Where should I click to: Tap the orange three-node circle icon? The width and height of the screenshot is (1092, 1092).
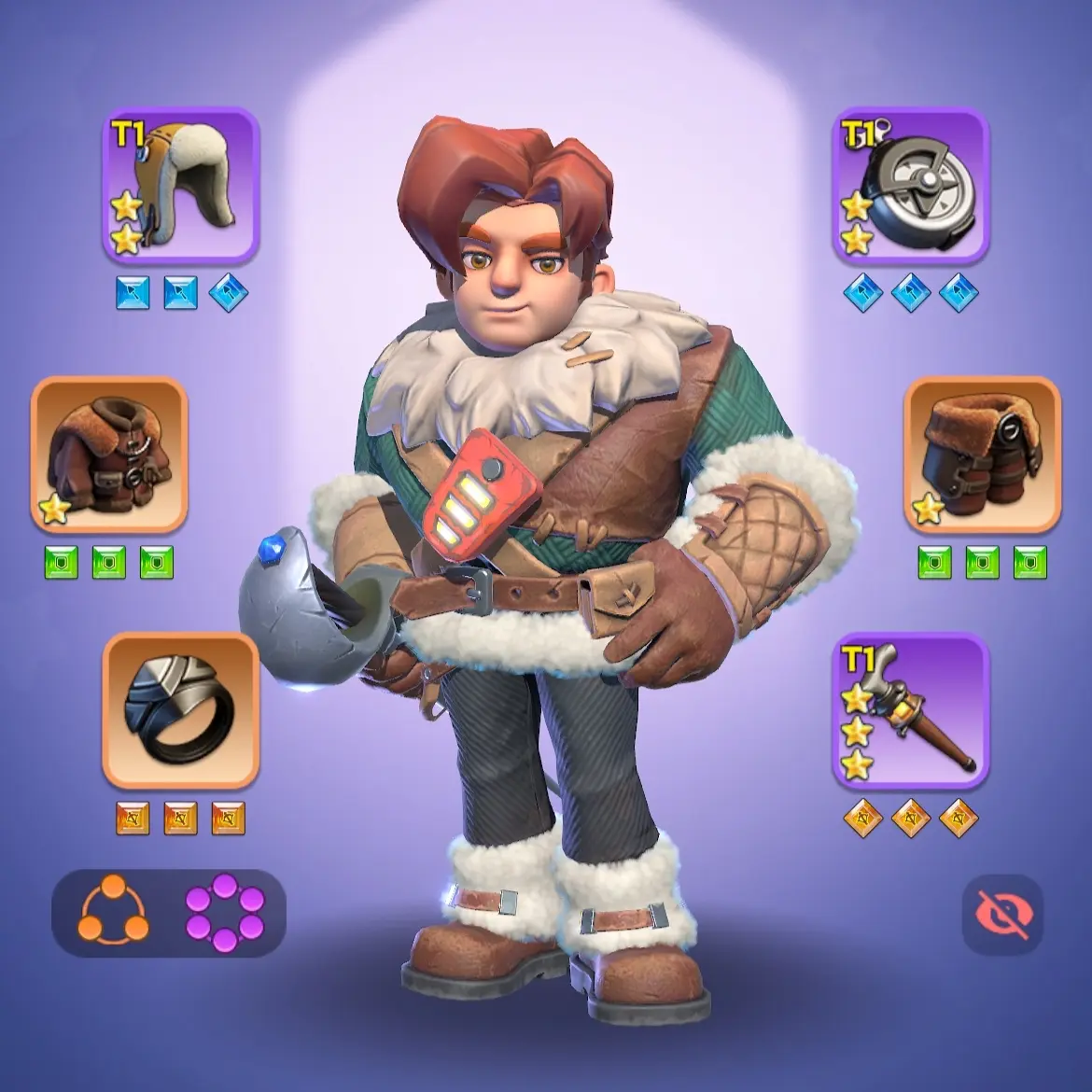(x=112, y=912)
